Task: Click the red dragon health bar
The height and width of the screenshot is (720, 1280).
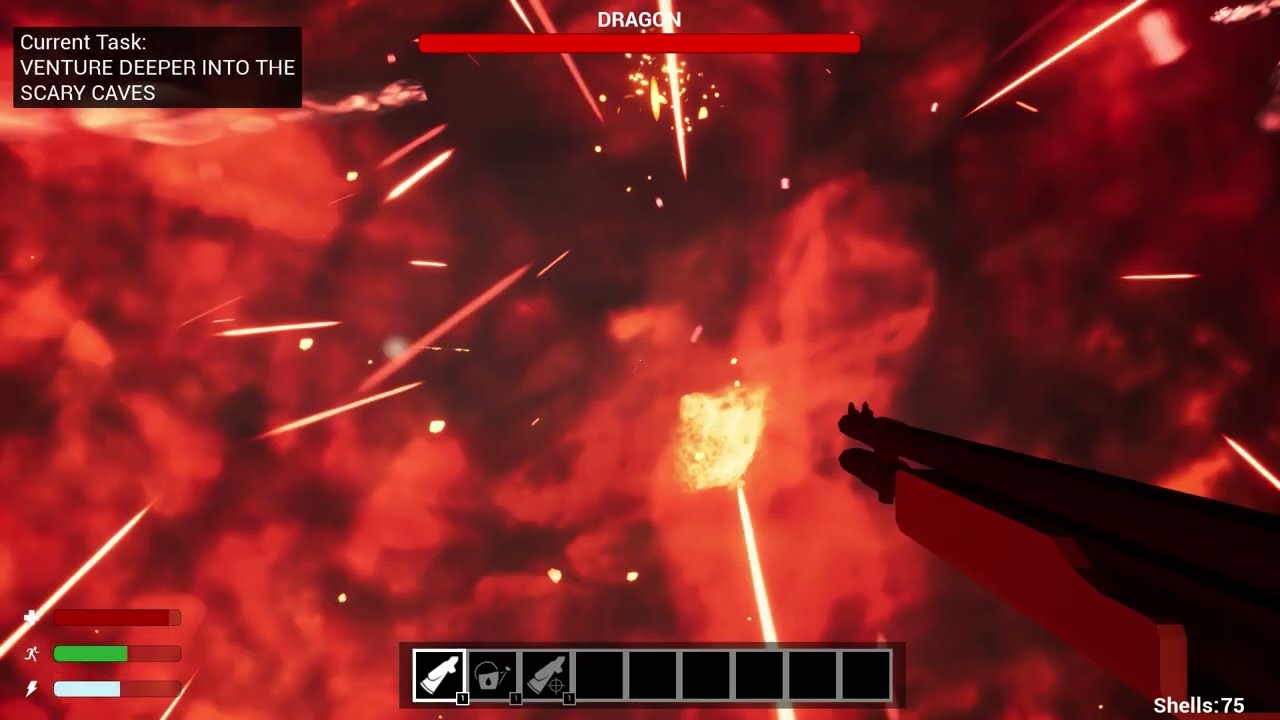Action: click(640, 43)
